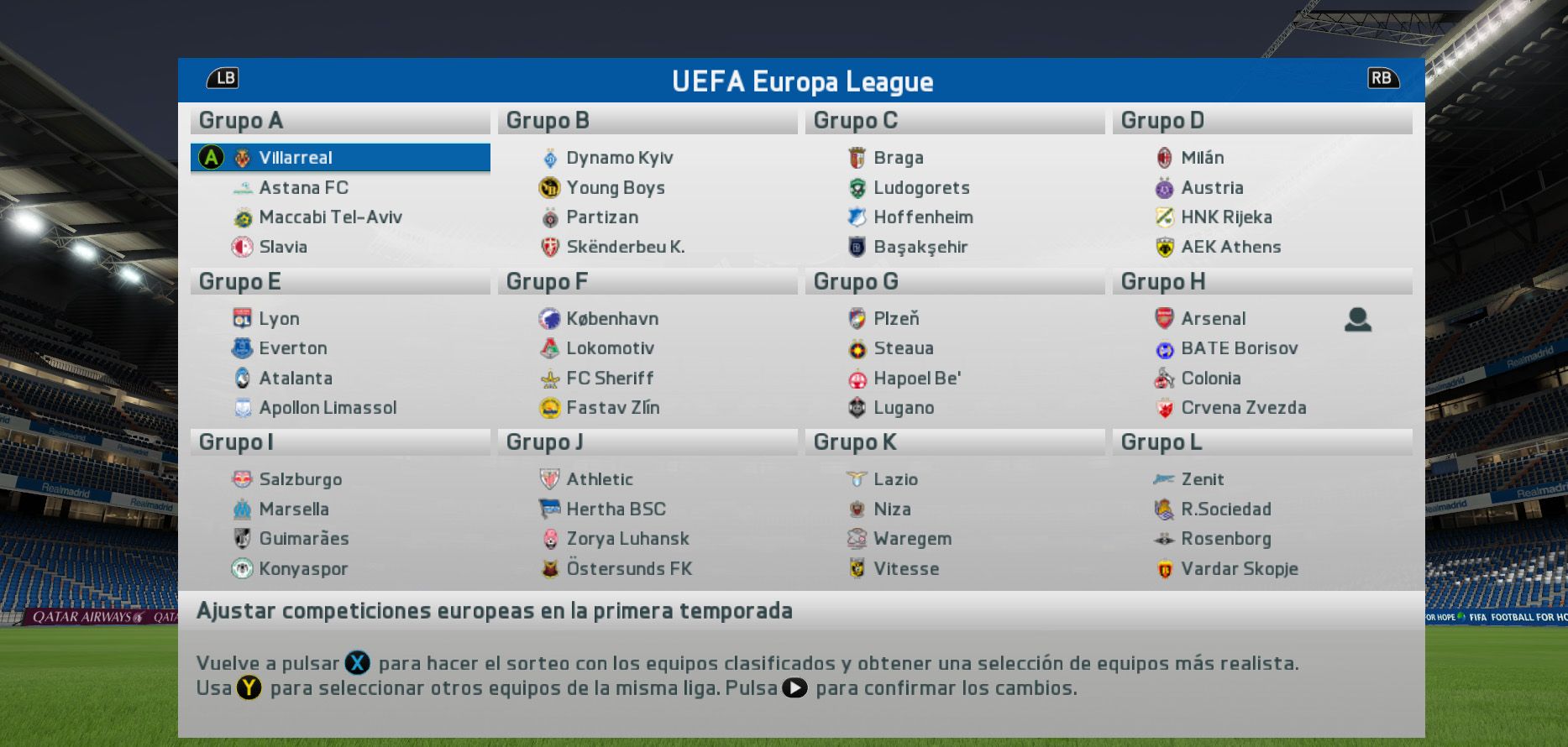Select Dynamo Kyiv in Grupo B
Screen dimensions: 1568x747
tap(619, 158)
